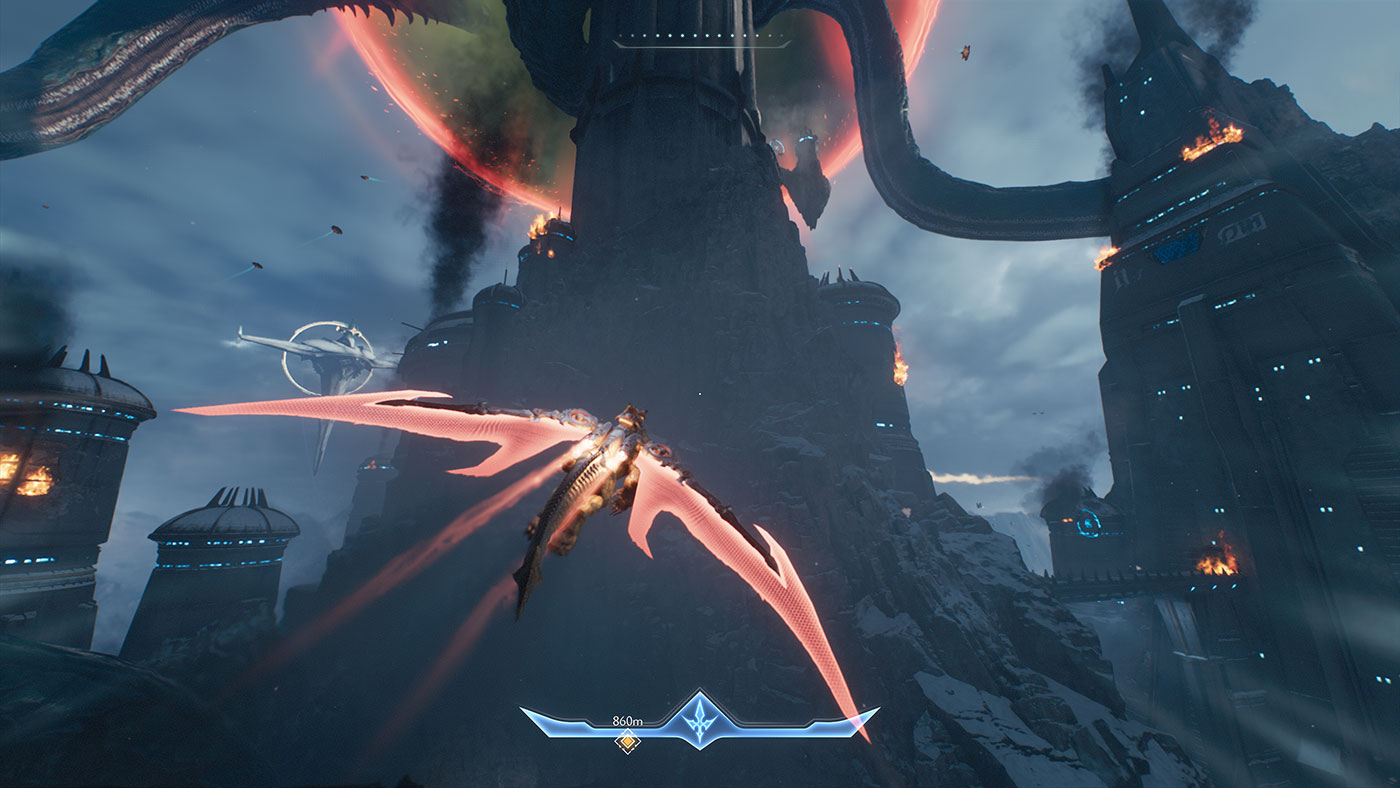Toggle the leftmost dot of the stamina meter
Image resolution: width=1400 pixels, height=788 pixels.
coord(620,35)
